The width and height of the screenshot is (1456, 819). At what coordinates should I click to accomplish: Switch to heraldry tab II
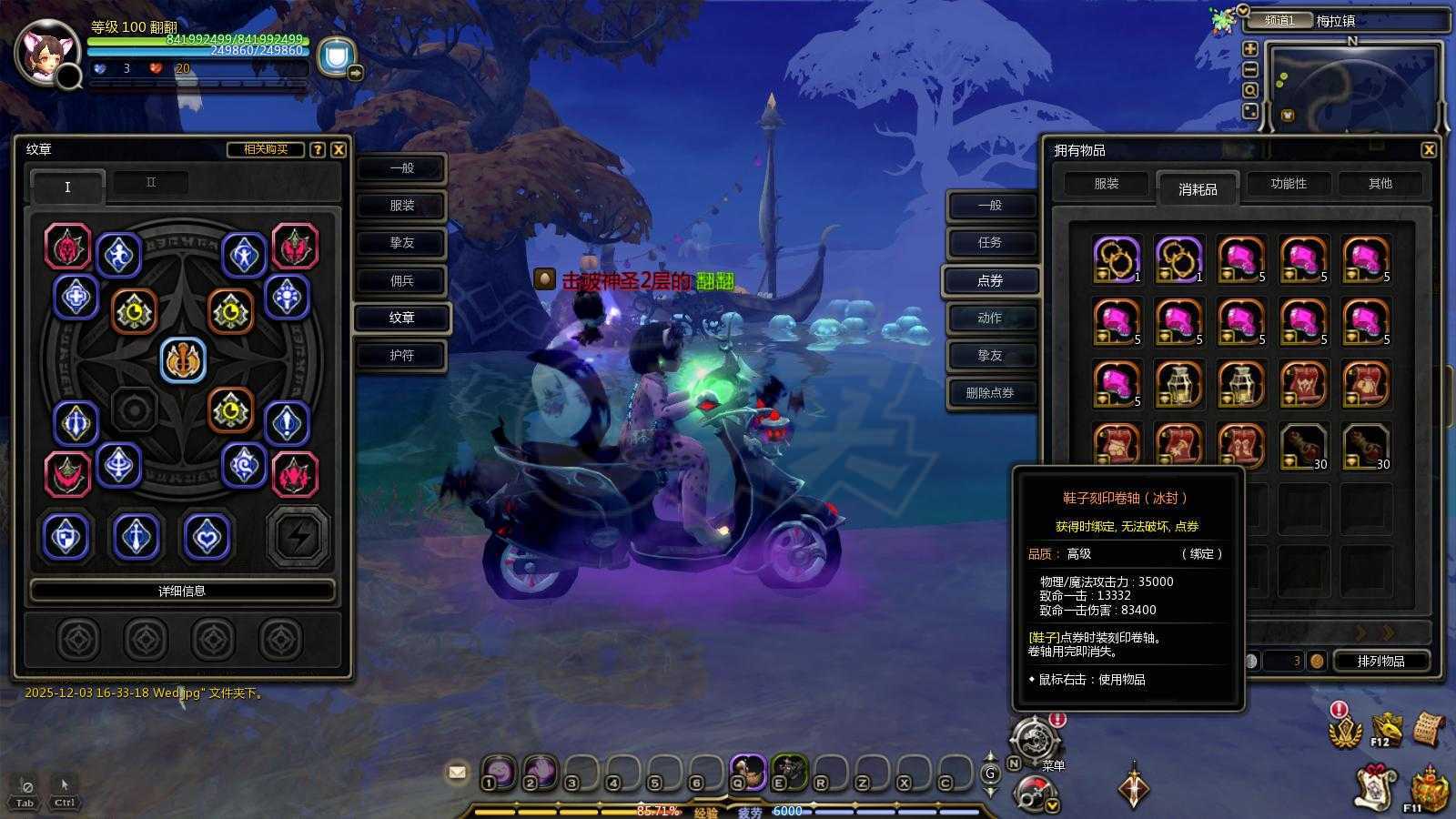(152, 182)
